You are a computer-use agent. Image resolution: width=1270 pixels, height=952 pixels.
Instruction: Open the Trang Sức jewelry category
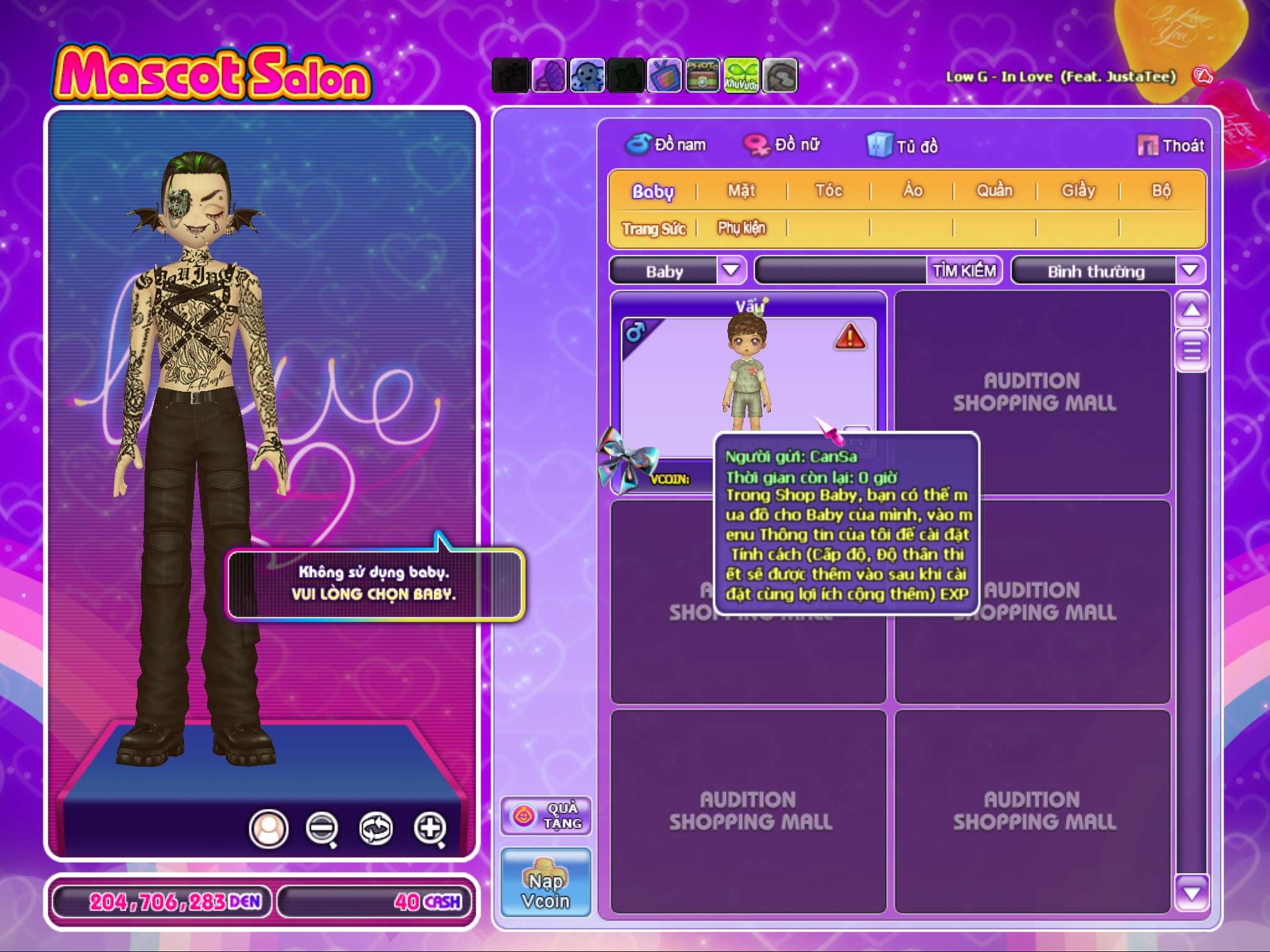[x=654, y=229]
